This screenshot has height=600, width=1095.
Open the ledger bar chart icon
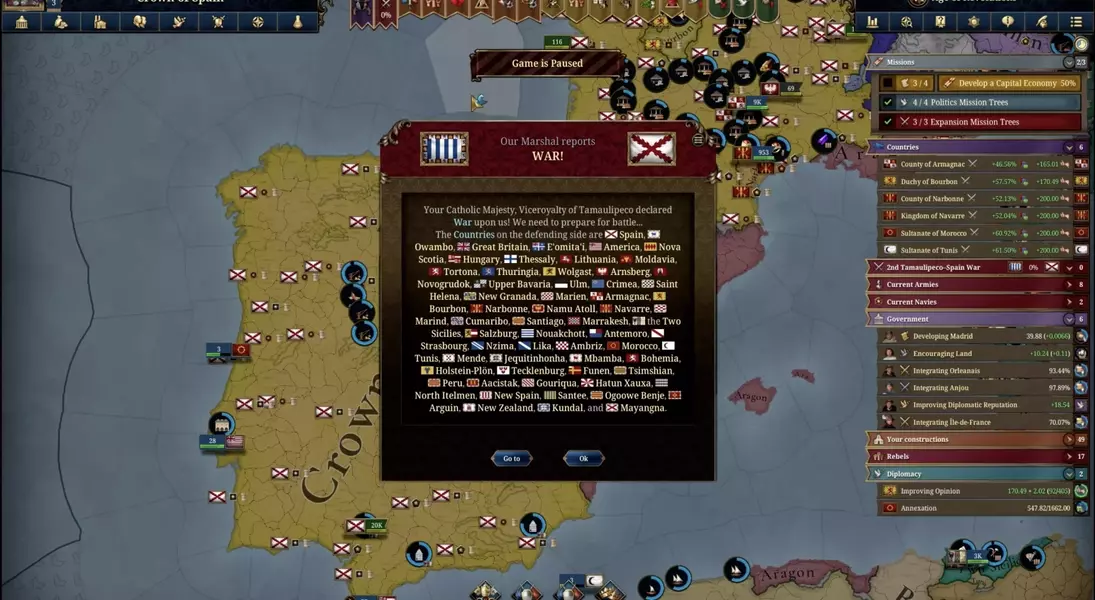[872, 22]
